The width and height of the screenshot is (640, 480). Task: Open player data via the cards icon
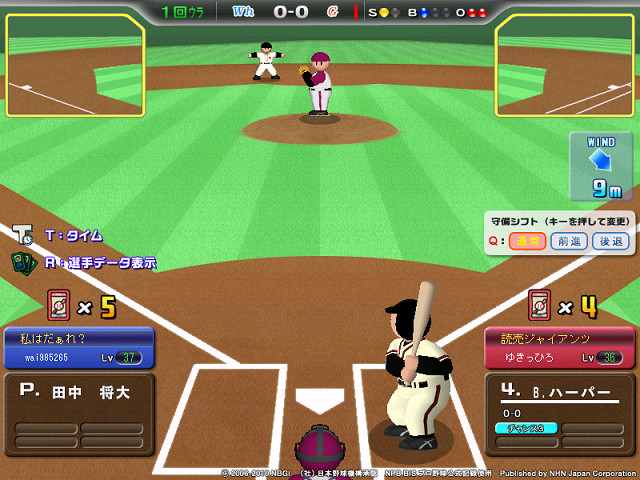point(23,262)
